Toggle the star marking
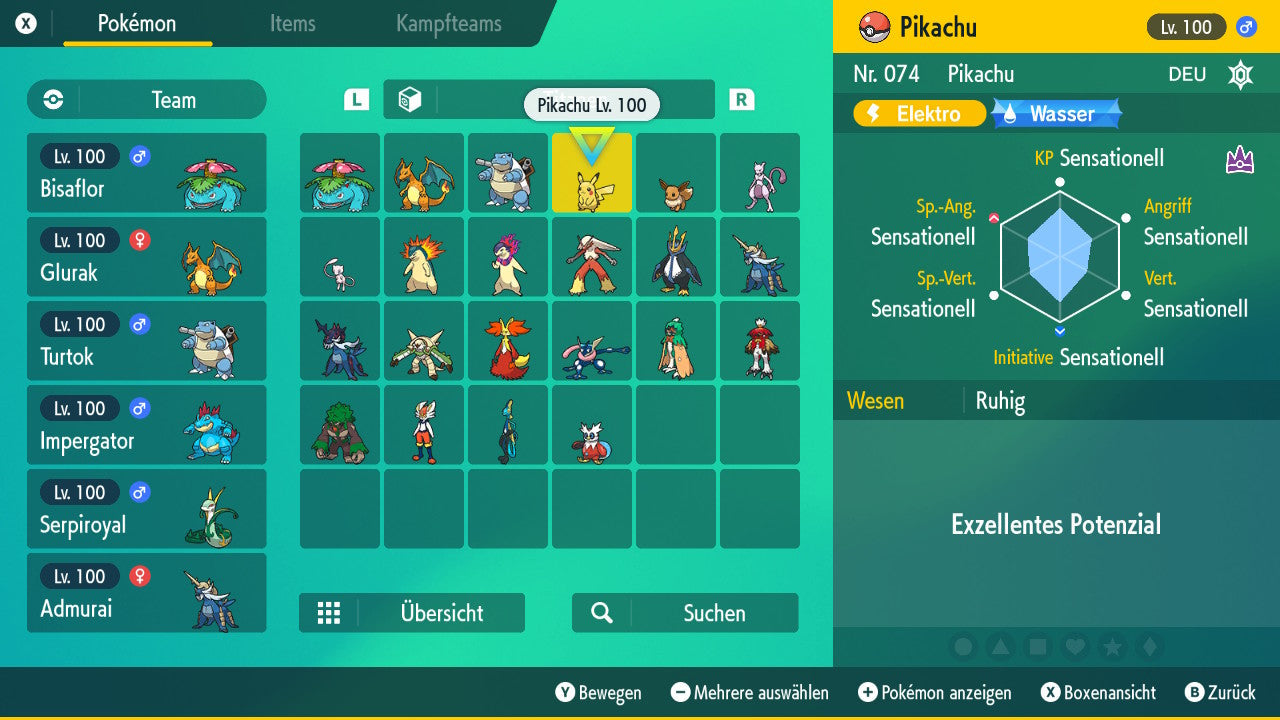 [1113, 646]
